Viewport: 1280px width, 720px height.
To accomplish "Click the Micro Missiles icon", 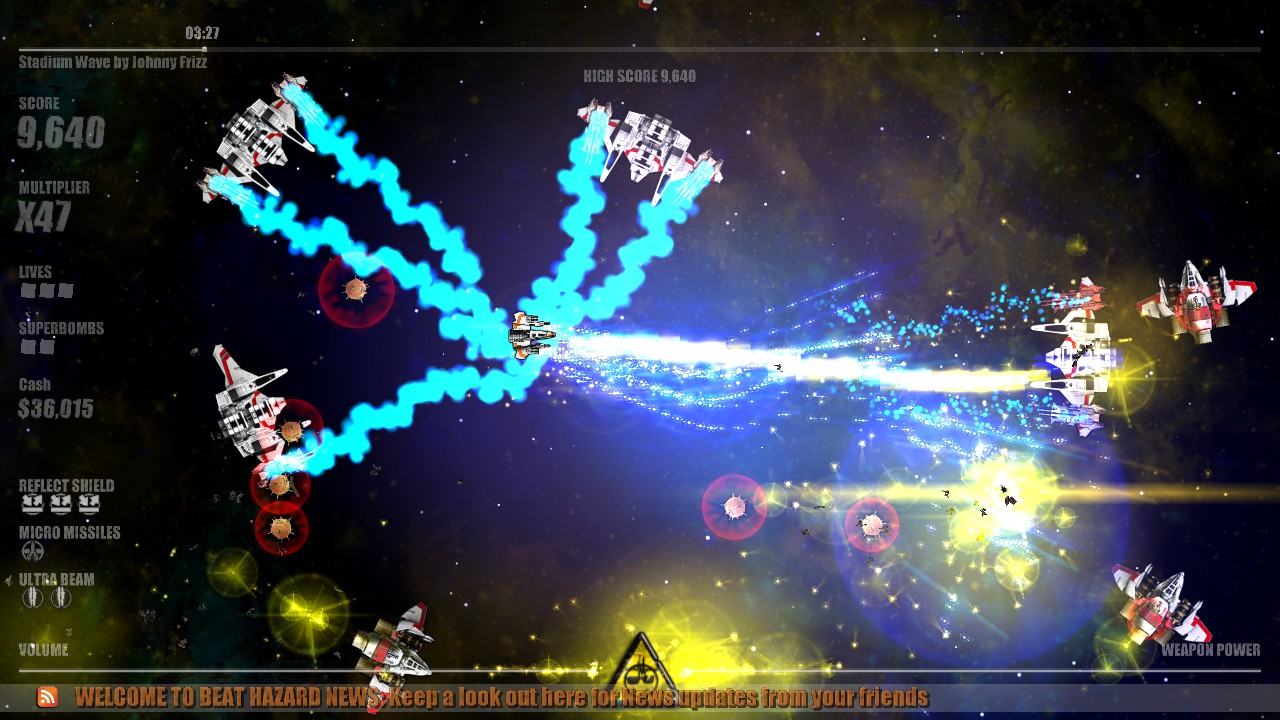I will pyautogui.click(x=30, y=552).
